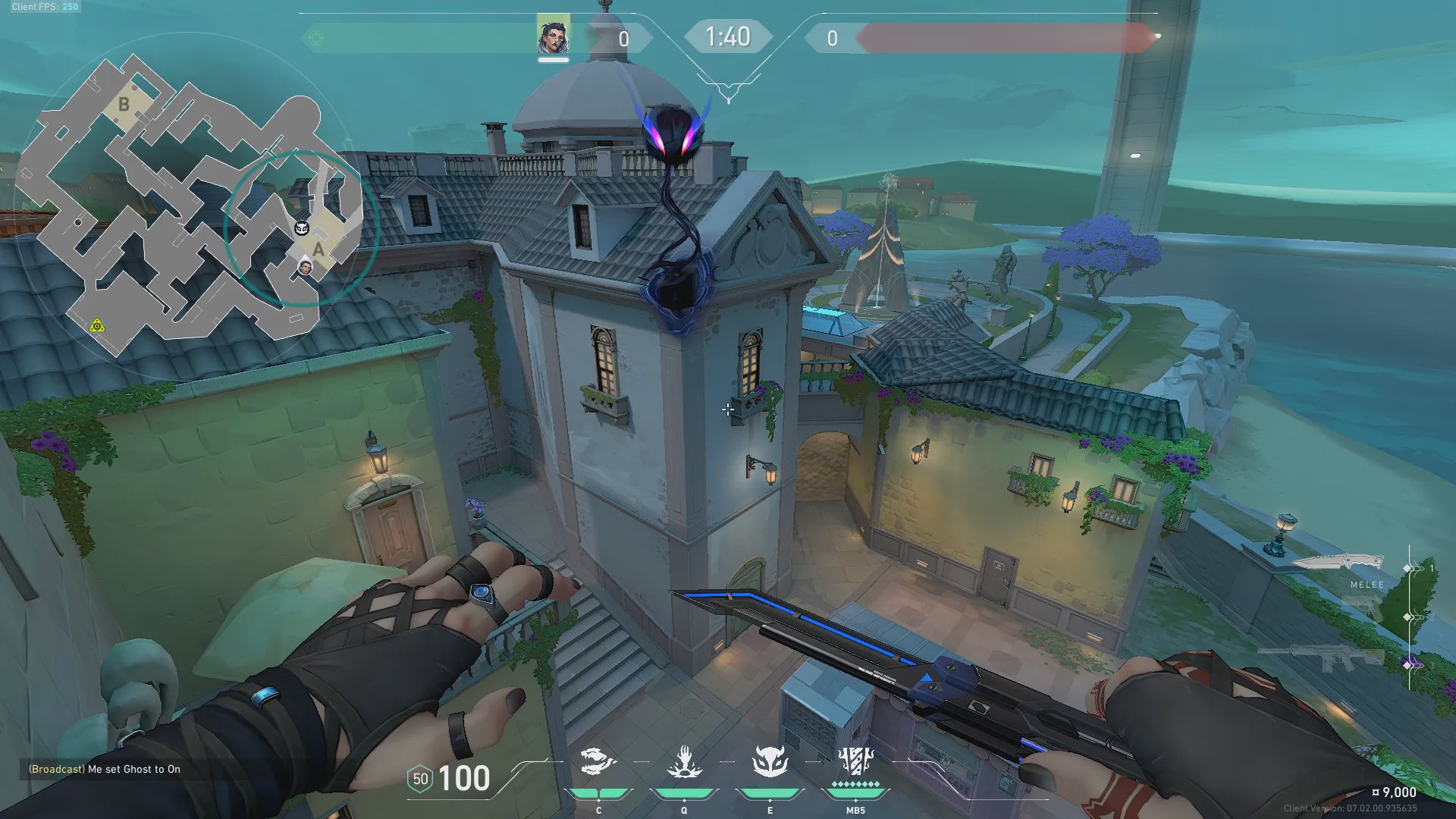Select the Seize hand ability icon
The height and width of the screenshot is (819, 1456).
click(684, 761)
